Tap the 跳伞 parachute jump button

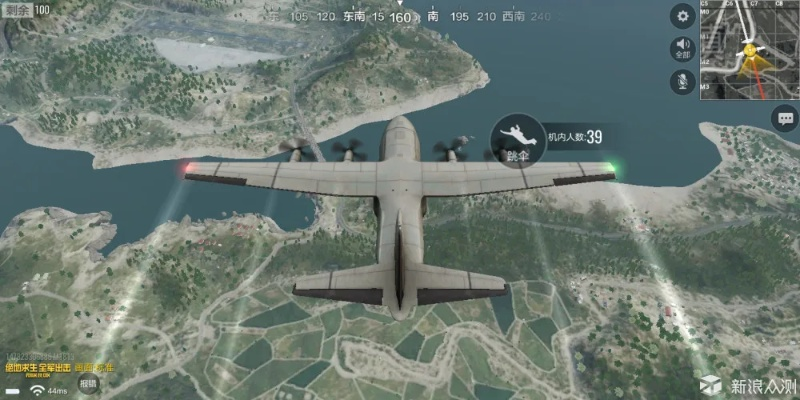coord(517,141)
